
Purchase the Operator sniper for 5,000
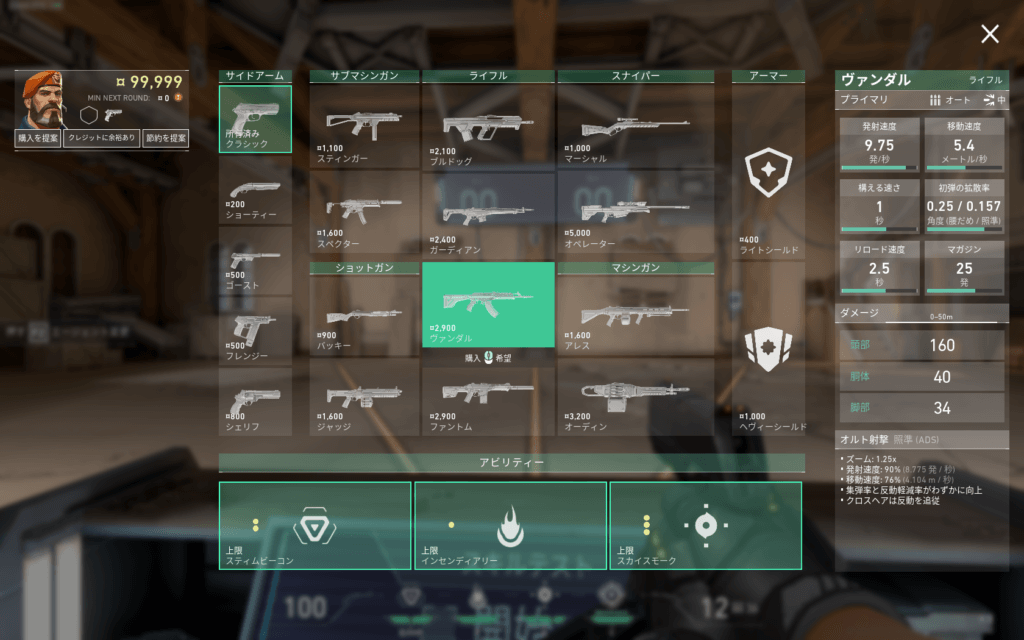click(635, 212)
